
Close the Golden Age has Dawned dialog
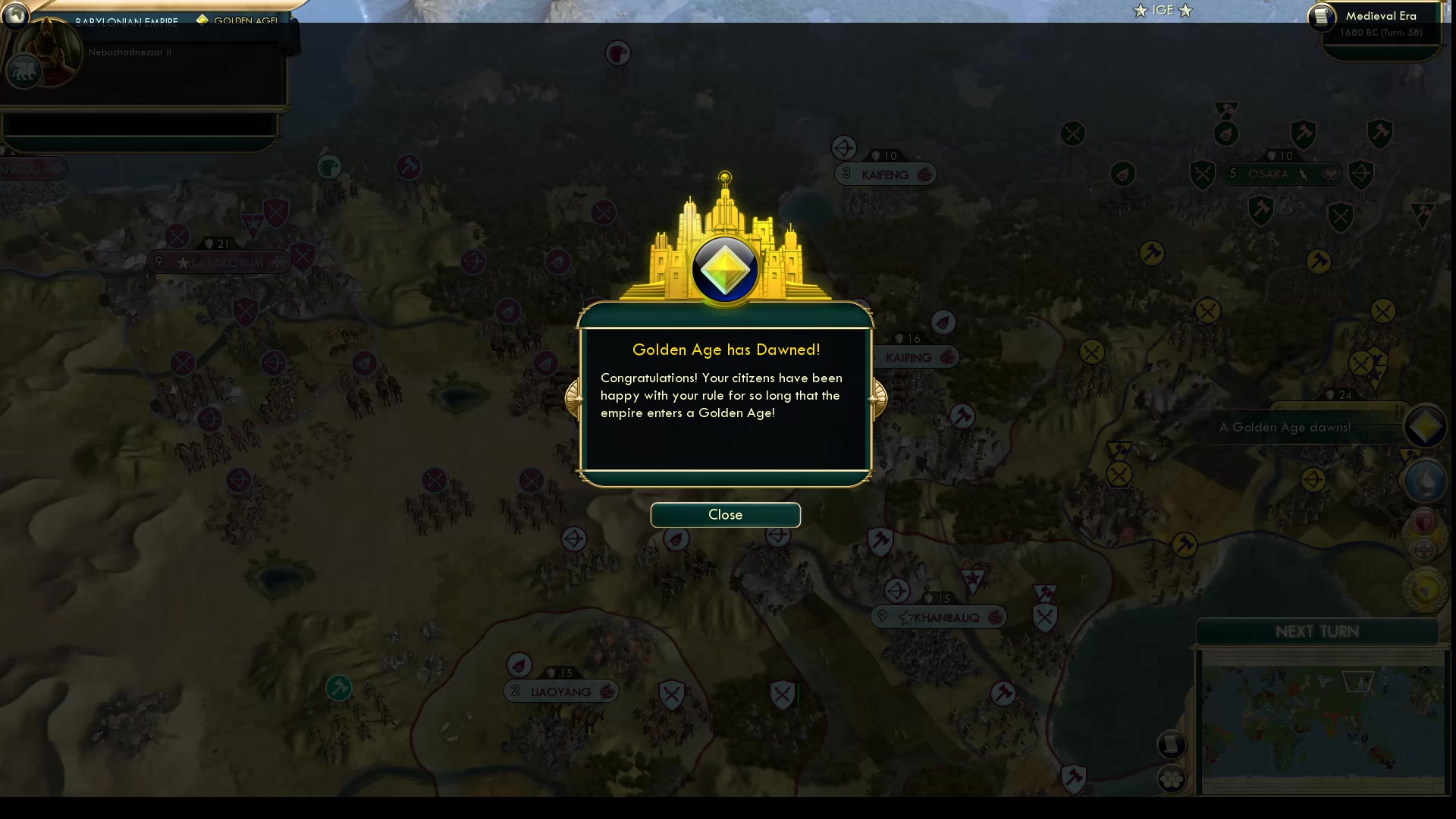[724, 515]
